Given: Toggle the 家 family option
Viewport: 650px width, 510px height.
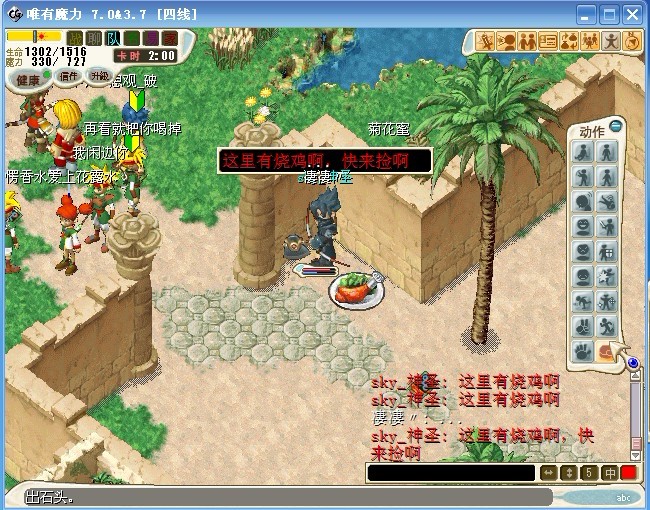Looking at the screenshot, I should tap(170, 38).
